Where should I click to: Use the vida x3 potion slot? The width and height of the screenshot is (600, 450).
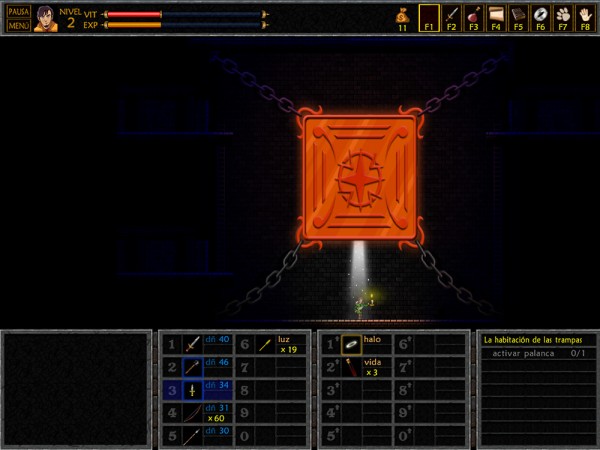pos(352,367)
